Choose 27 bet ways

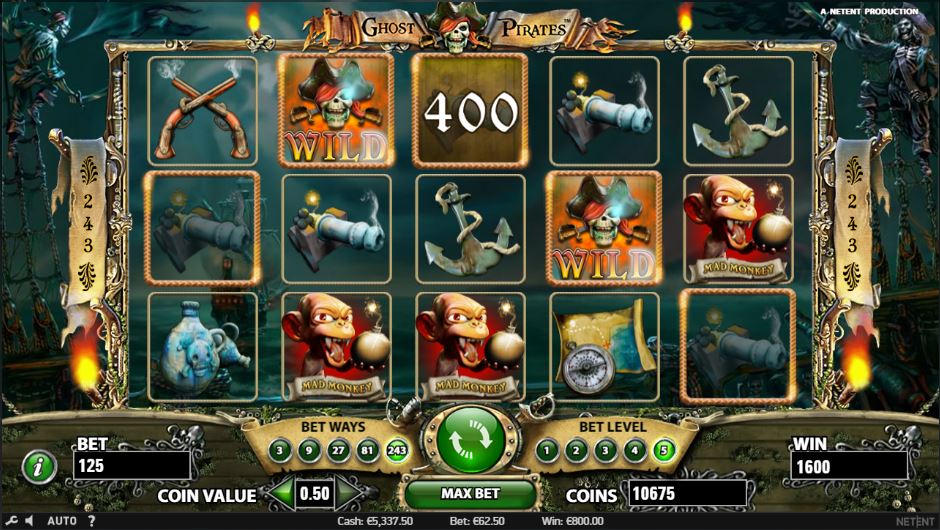click(x=339, y=451)
